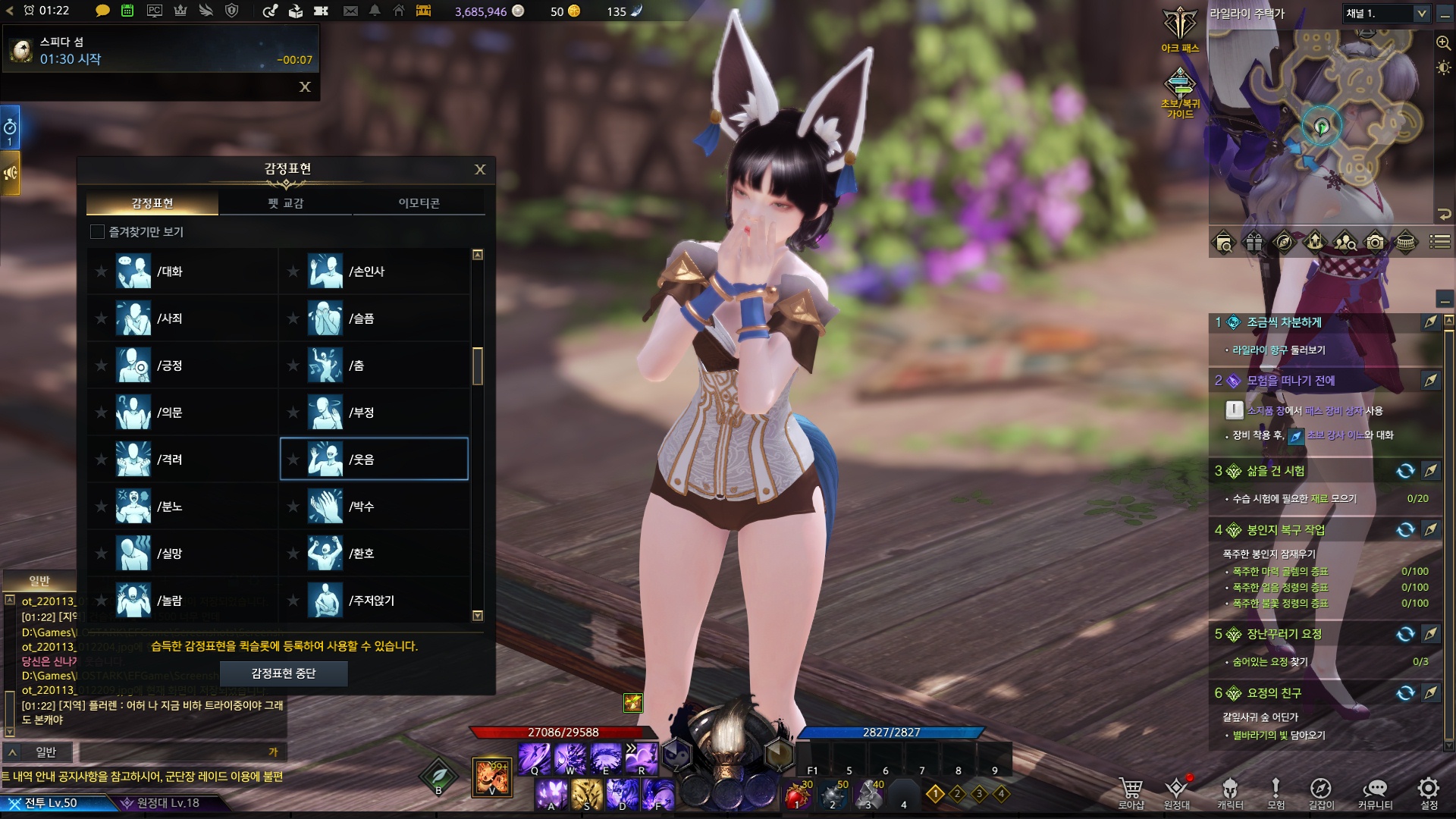The height and width of the screenshot is (819, 1456).
Task: Open the 이모티콘 tab
Action: click(419, 203)
